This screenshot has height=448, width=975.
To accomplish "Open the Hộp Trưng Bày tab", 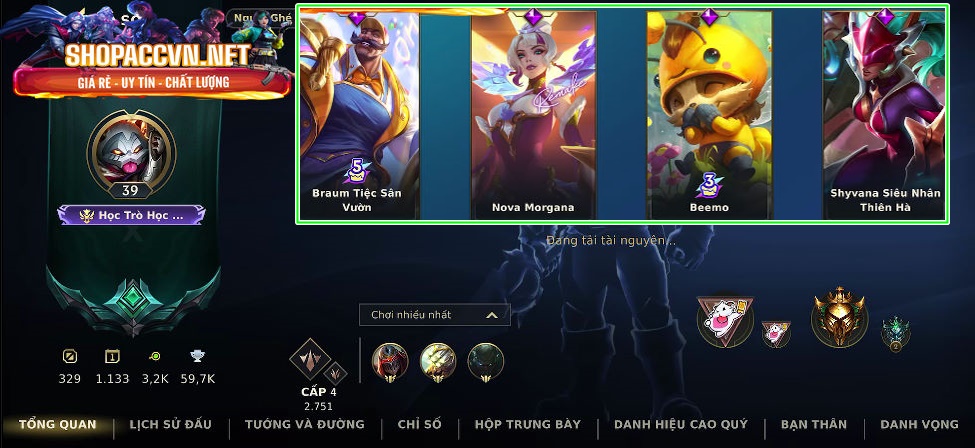I will pos(528,425).
